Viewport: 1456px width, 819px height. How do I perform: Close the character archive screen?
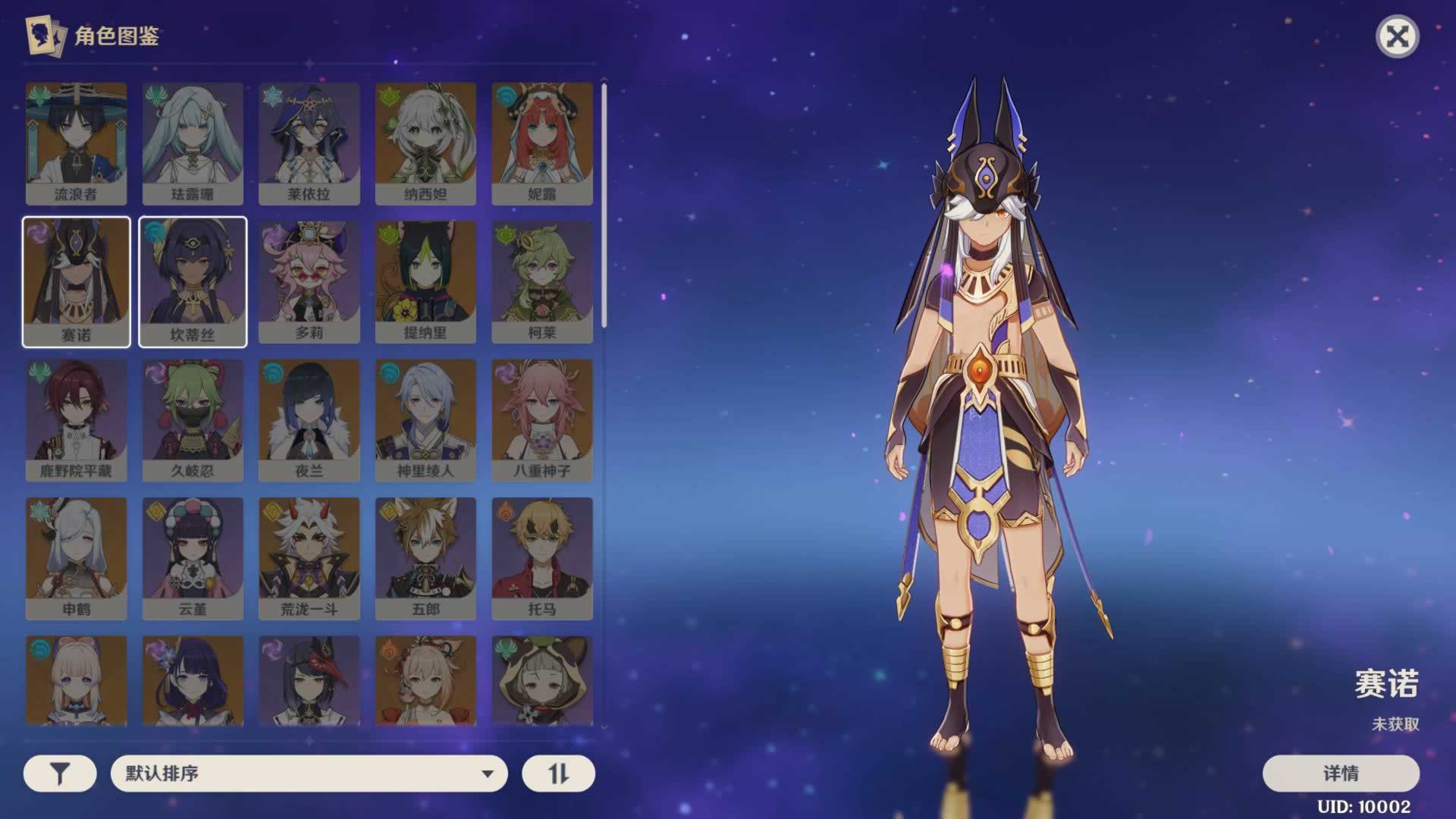[1397, 36]
